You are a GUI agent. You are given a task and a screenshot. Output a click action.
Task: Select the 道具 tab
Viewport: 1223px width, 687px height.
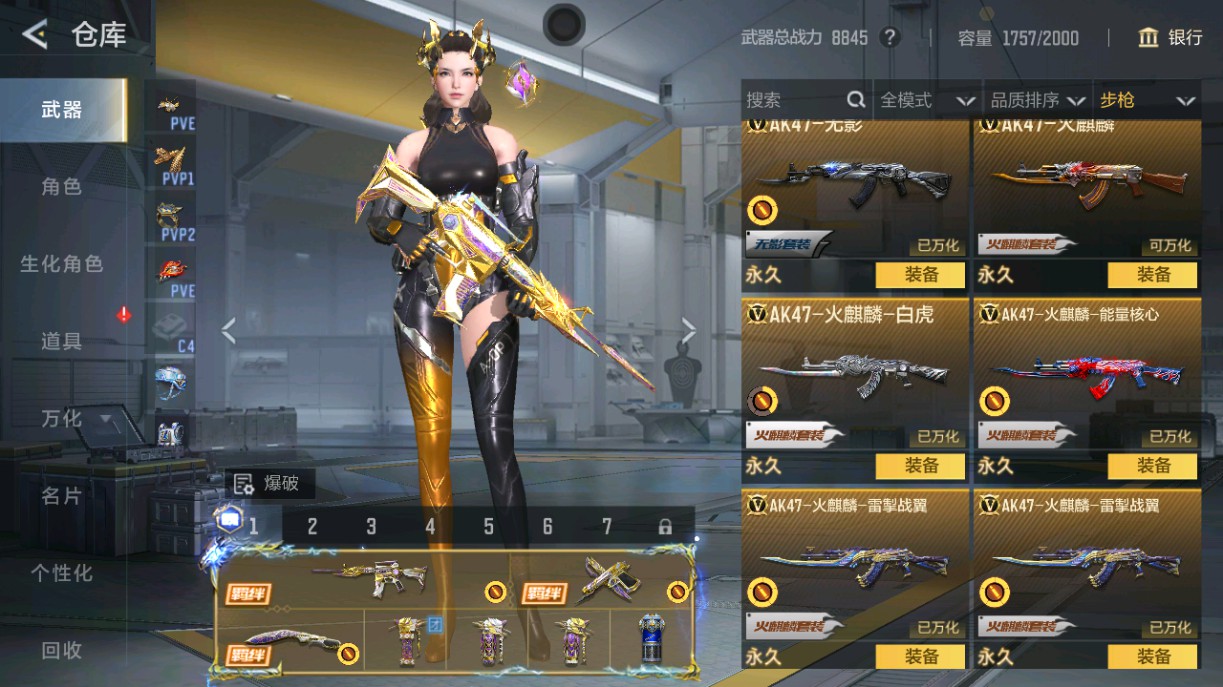click(x=62, y=341)
